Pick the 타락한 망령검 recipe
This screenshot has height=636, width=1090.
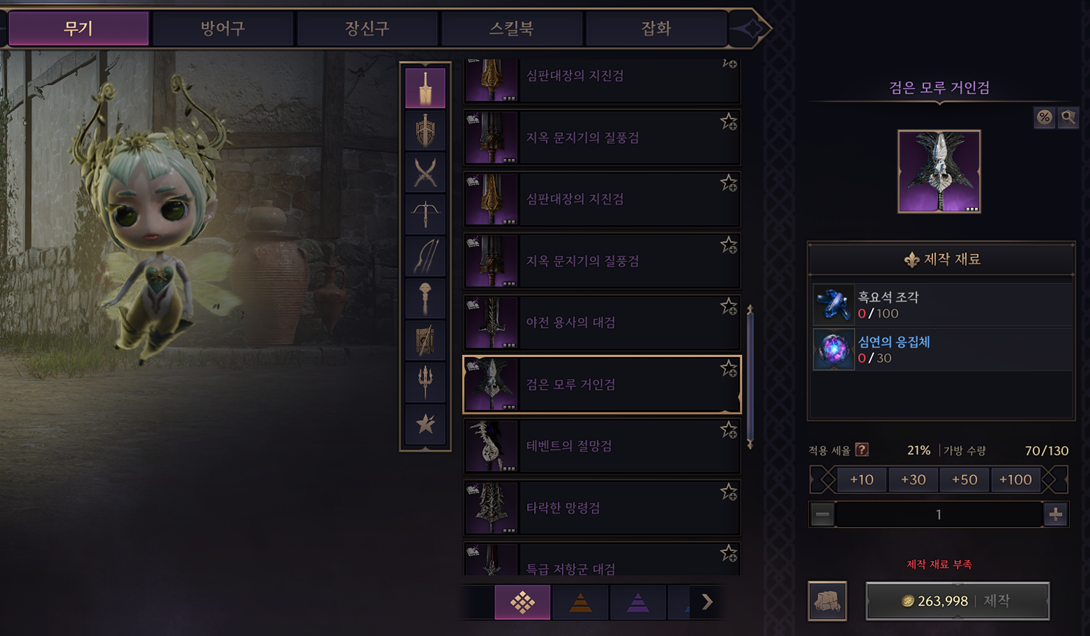600,508
